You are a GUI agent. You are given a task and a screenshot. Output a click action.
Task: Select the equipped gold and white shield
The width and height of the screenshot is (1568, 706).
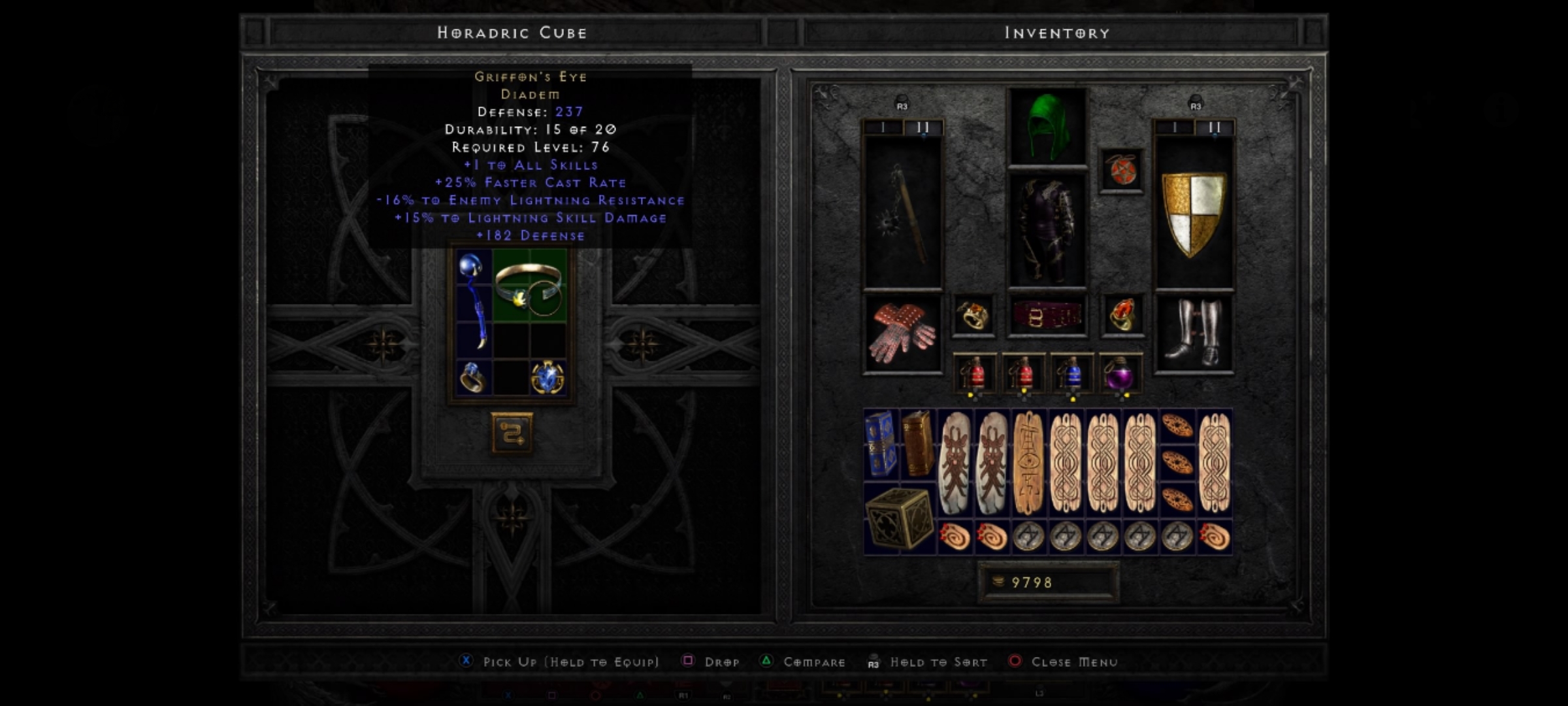pos(1194,212)
